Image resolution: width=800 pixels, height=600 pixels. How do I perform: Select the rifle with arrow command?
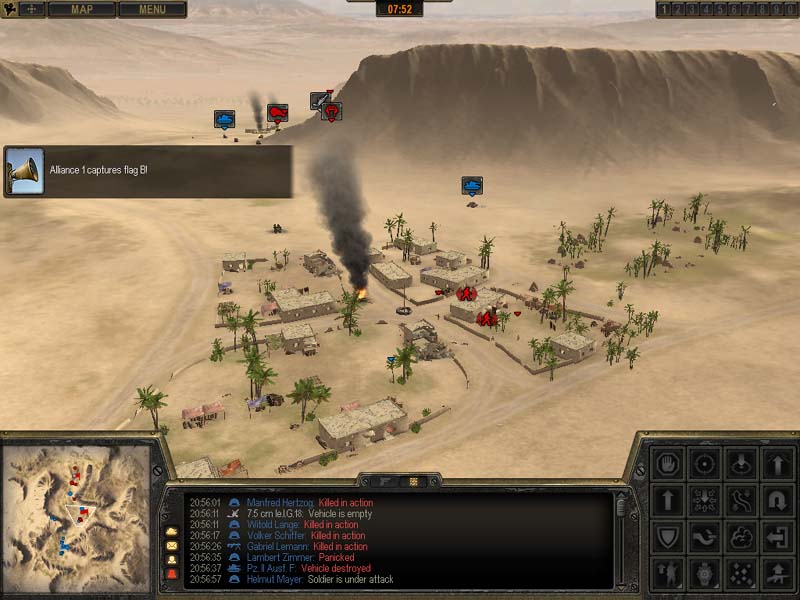778,573
